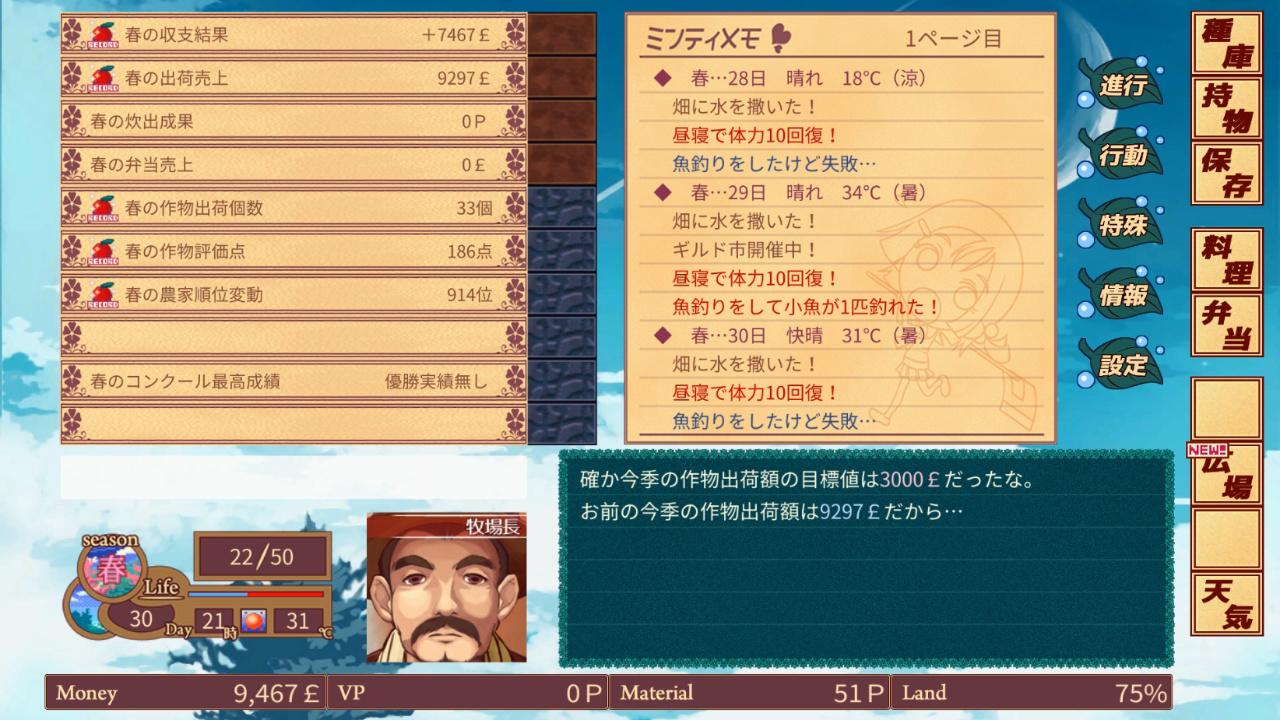
Task: Open the 設定 settings leaf
Action: pos(1122,365)
